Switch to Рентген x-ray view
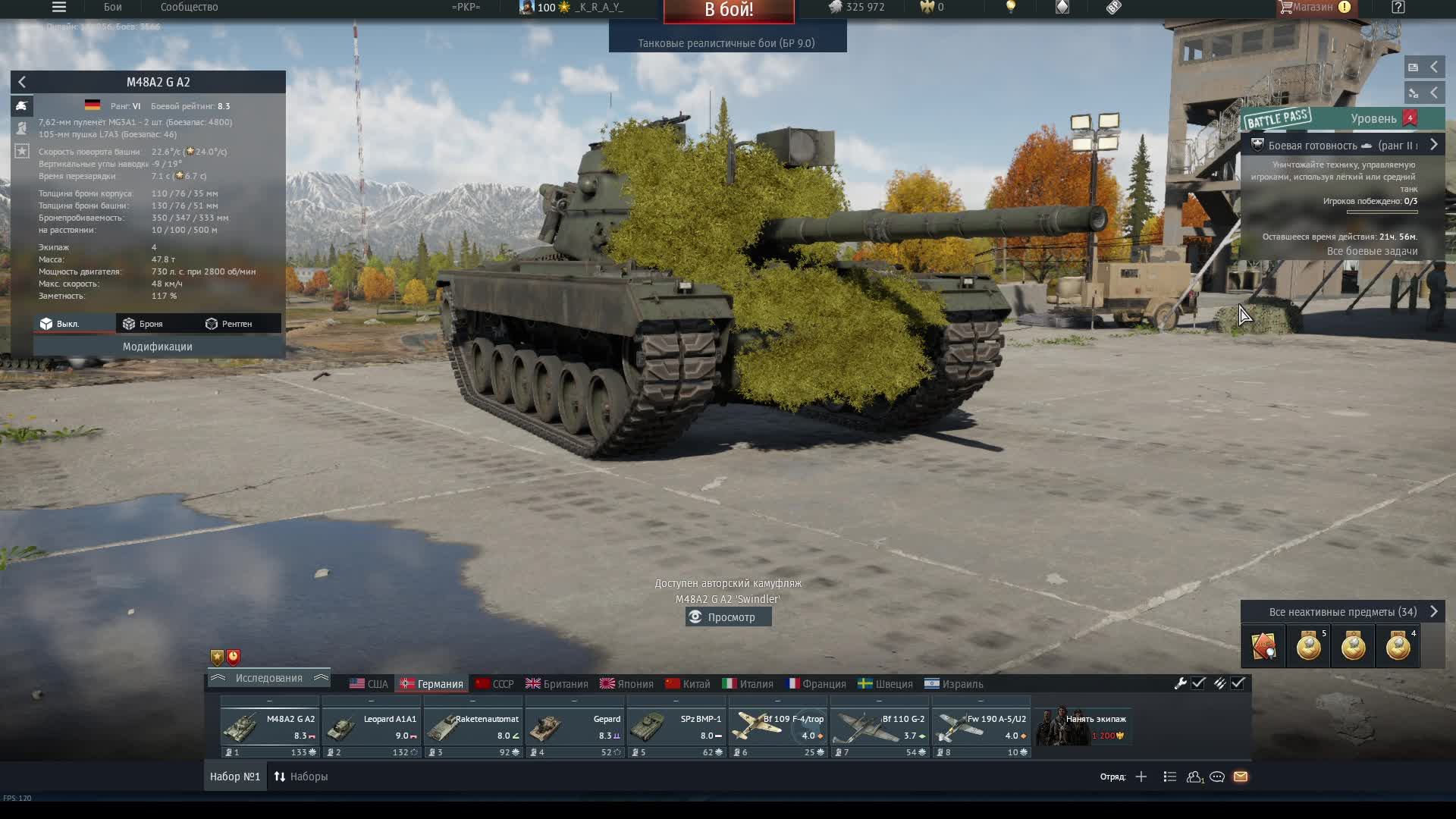This screenshot has width=1456, height=819. click(x=230, y=323)
